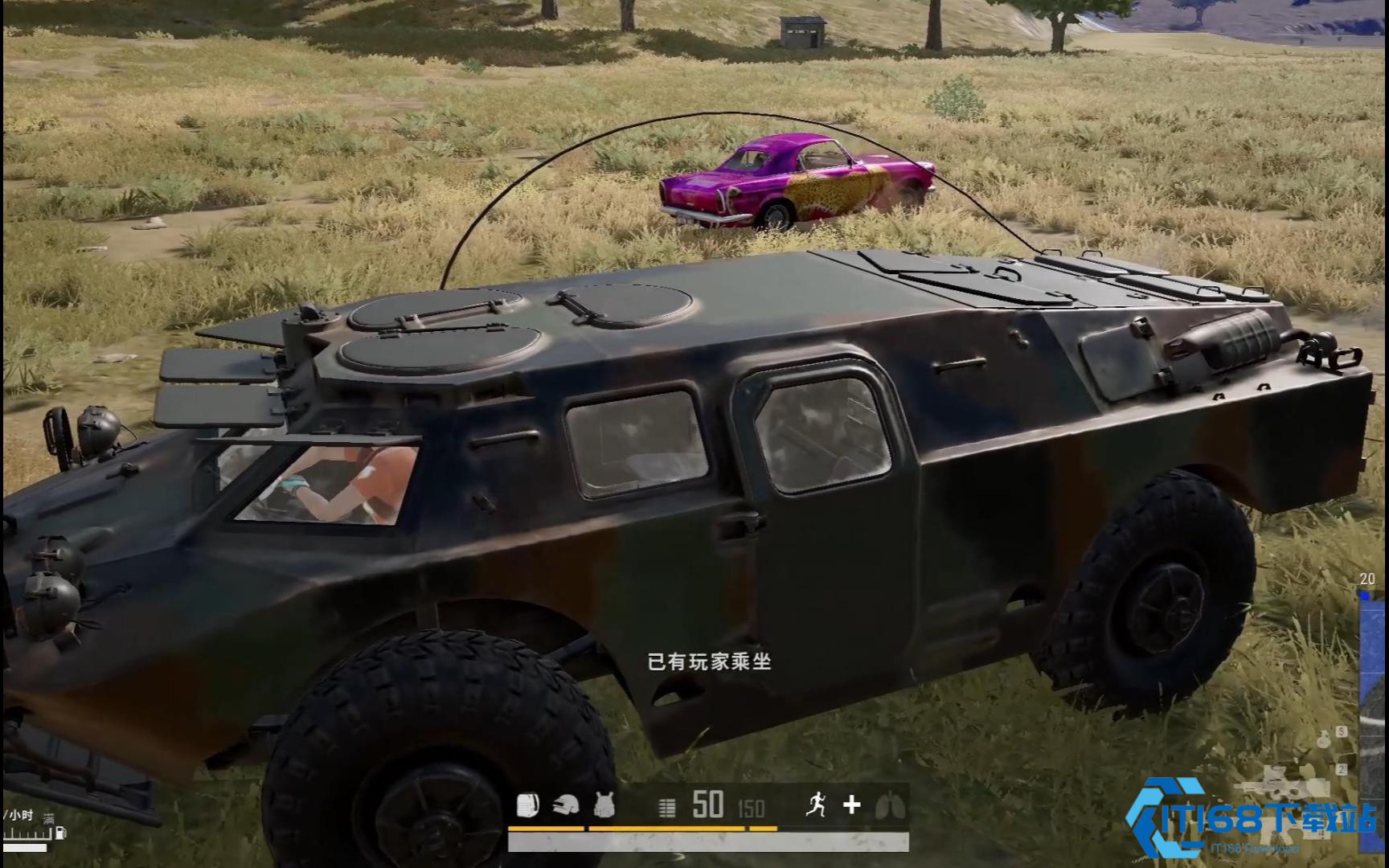
Task: Toggle the grenade slot marked 5
Action: point(1340,731)
